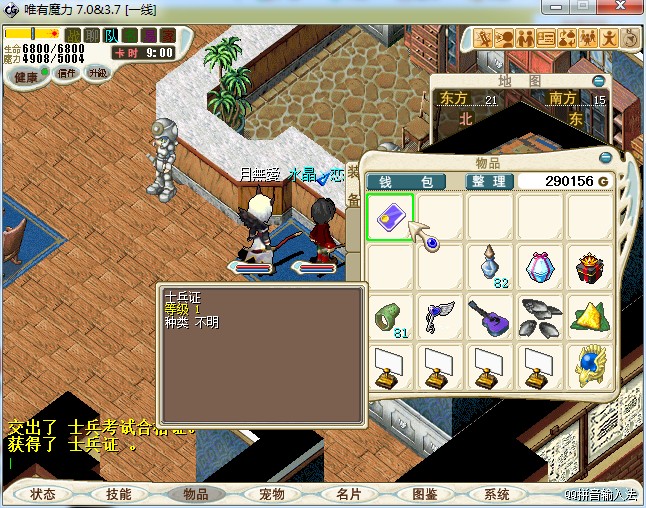Select the zongzi rice dumpling slot

pyautogui.click(x=590, y=318)
